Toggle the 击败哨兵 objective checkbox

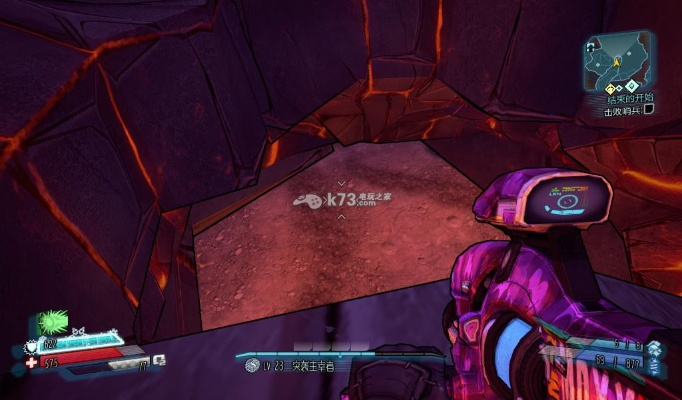coord(649,111)
